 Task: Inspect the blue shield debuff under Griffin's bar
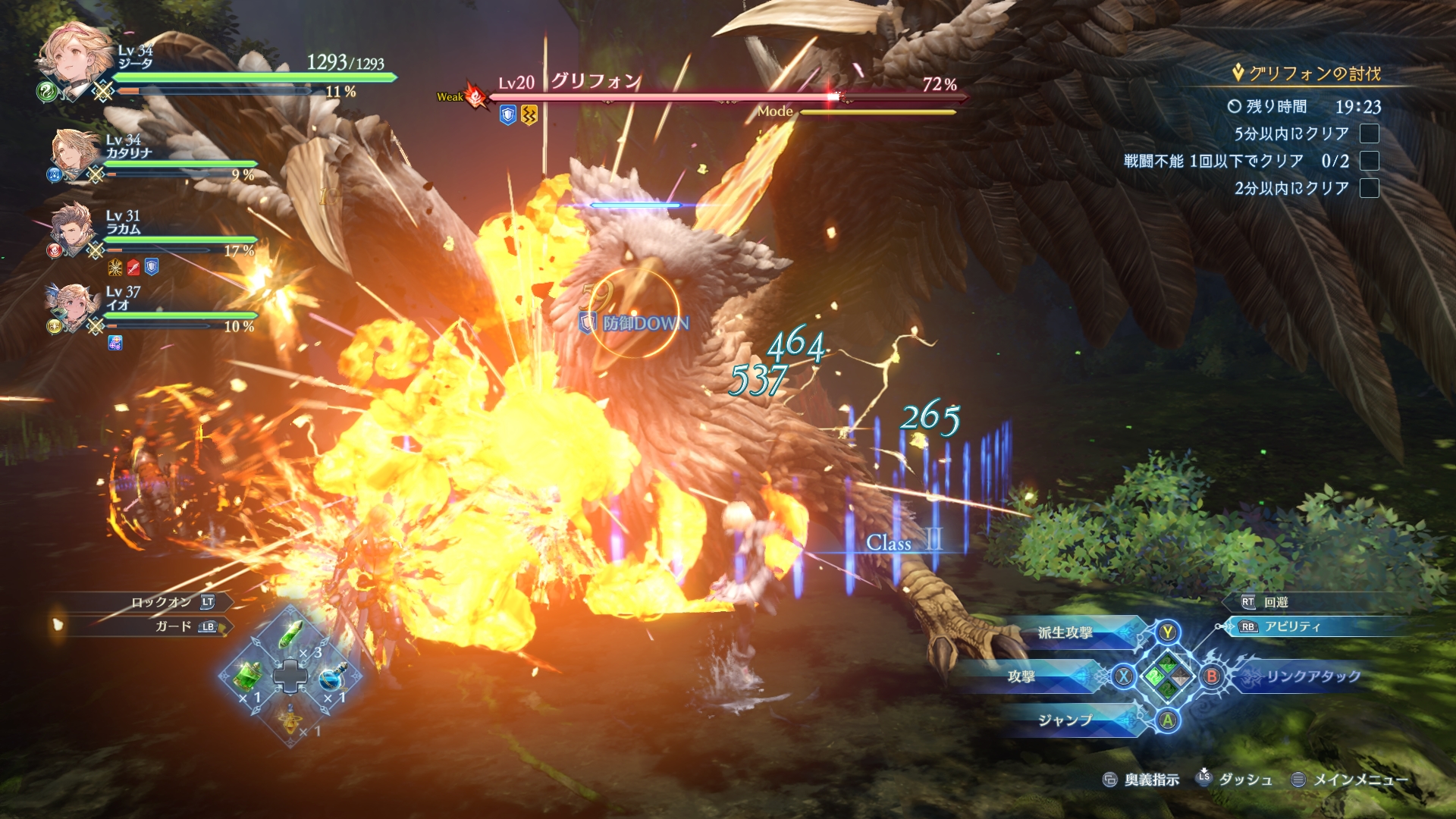click(508, 115)
